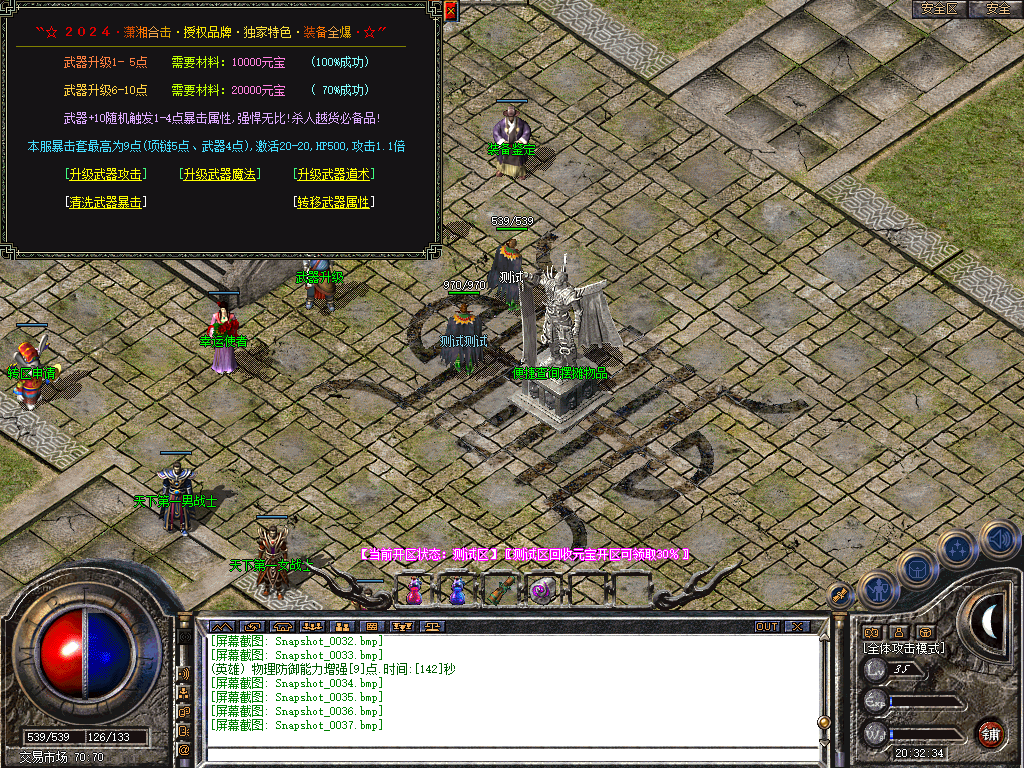Click the 全体攻击模式 attack mode label
The width and height of the screenshot is (1024, 768).
point(904,648)
